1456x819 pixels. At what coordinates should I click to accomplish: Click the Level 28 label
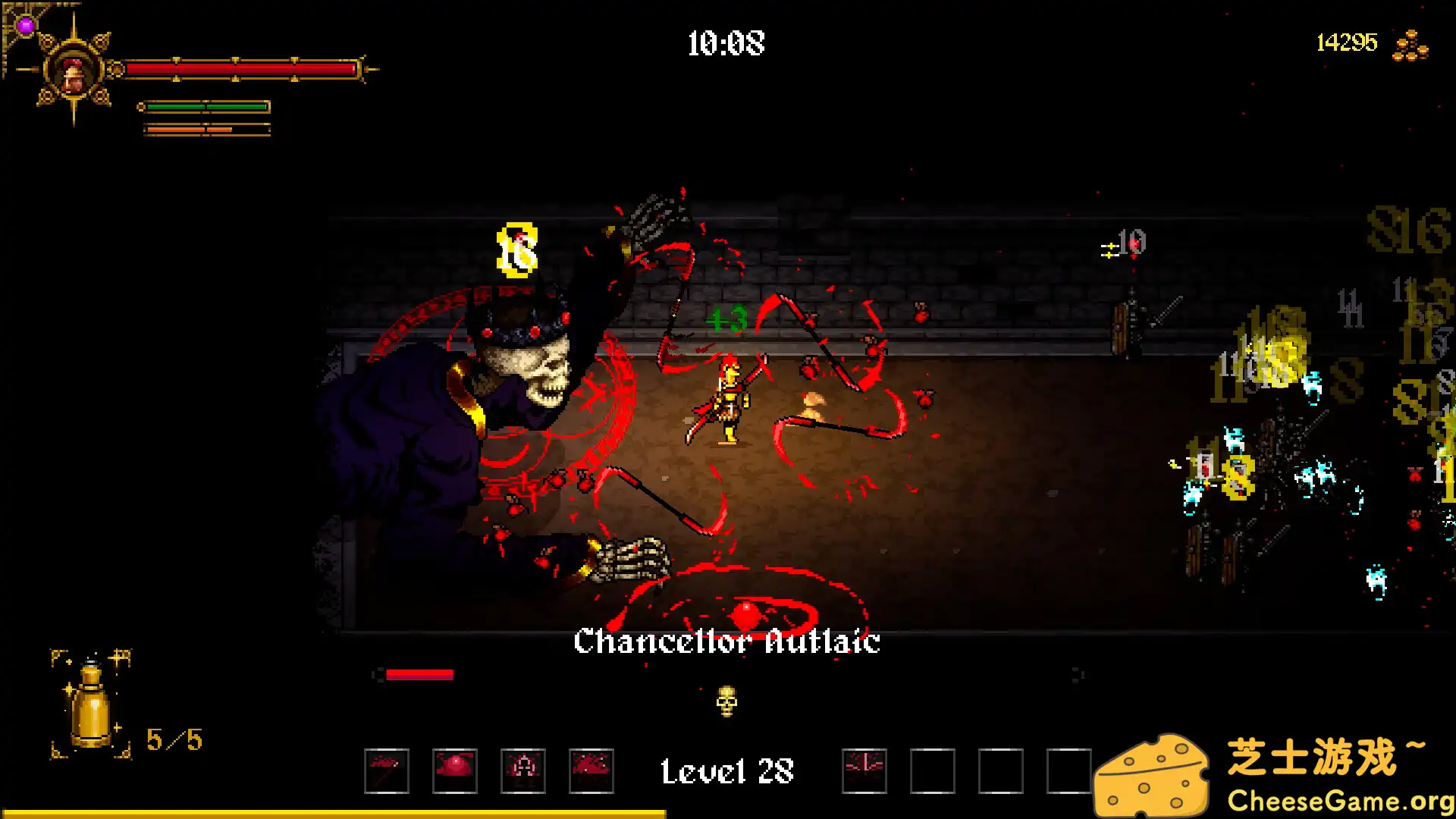pos(726,770)
